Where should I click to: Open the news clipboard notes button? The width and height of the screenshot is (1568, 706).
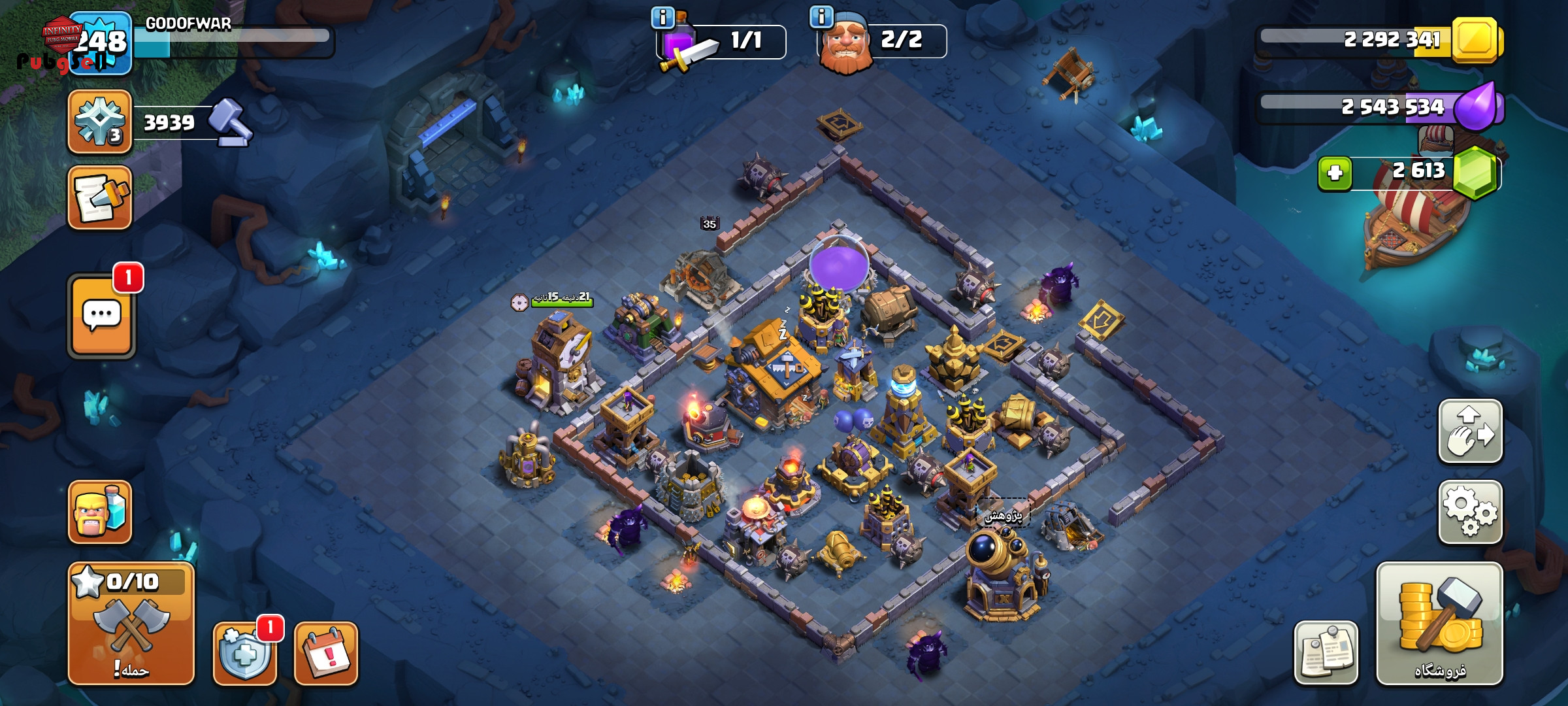pos(1326,652)
